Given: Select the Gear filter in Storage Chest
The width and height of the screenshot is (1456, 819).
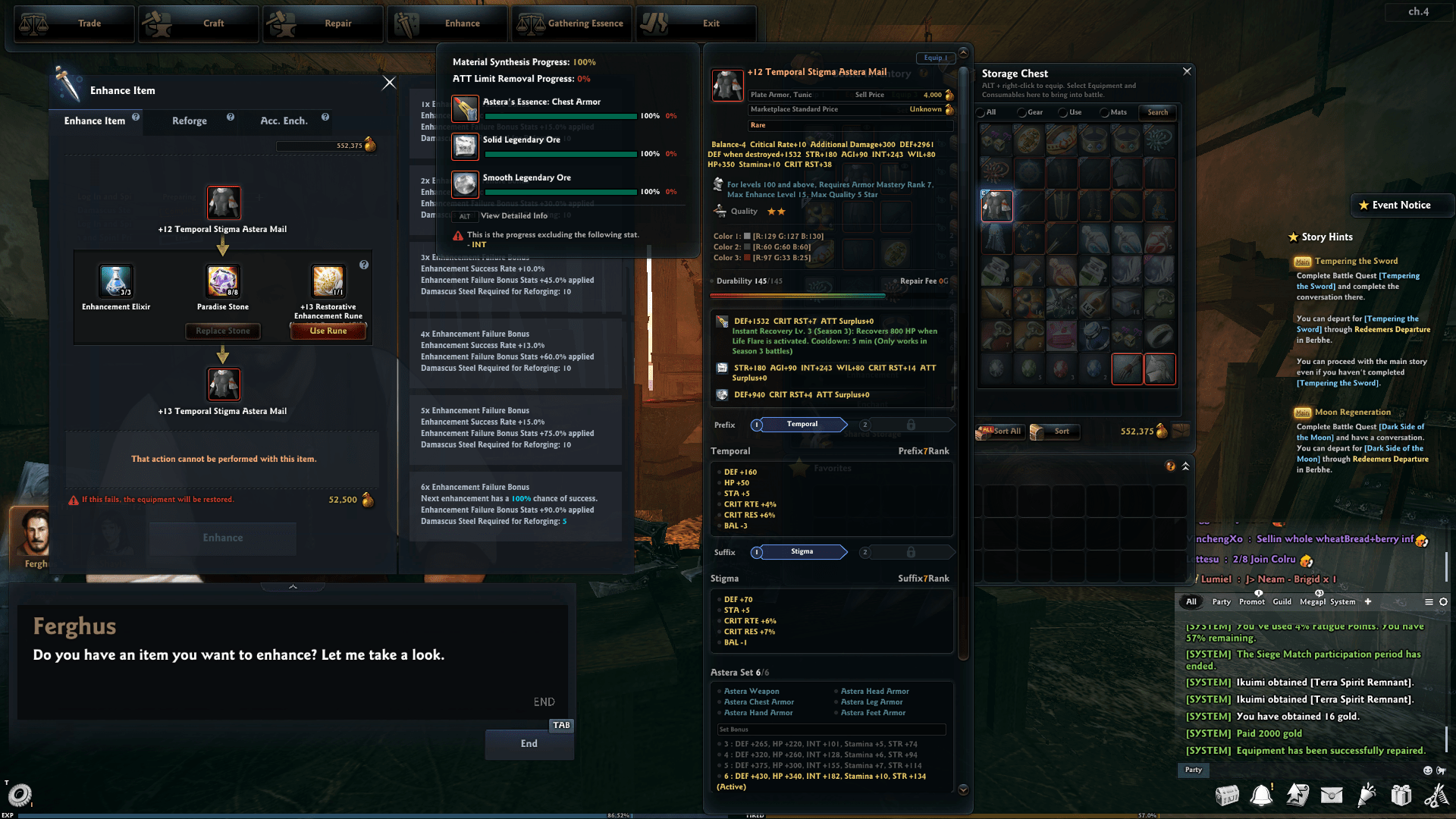Looking at the screenshot, I should pos(1022,112).
